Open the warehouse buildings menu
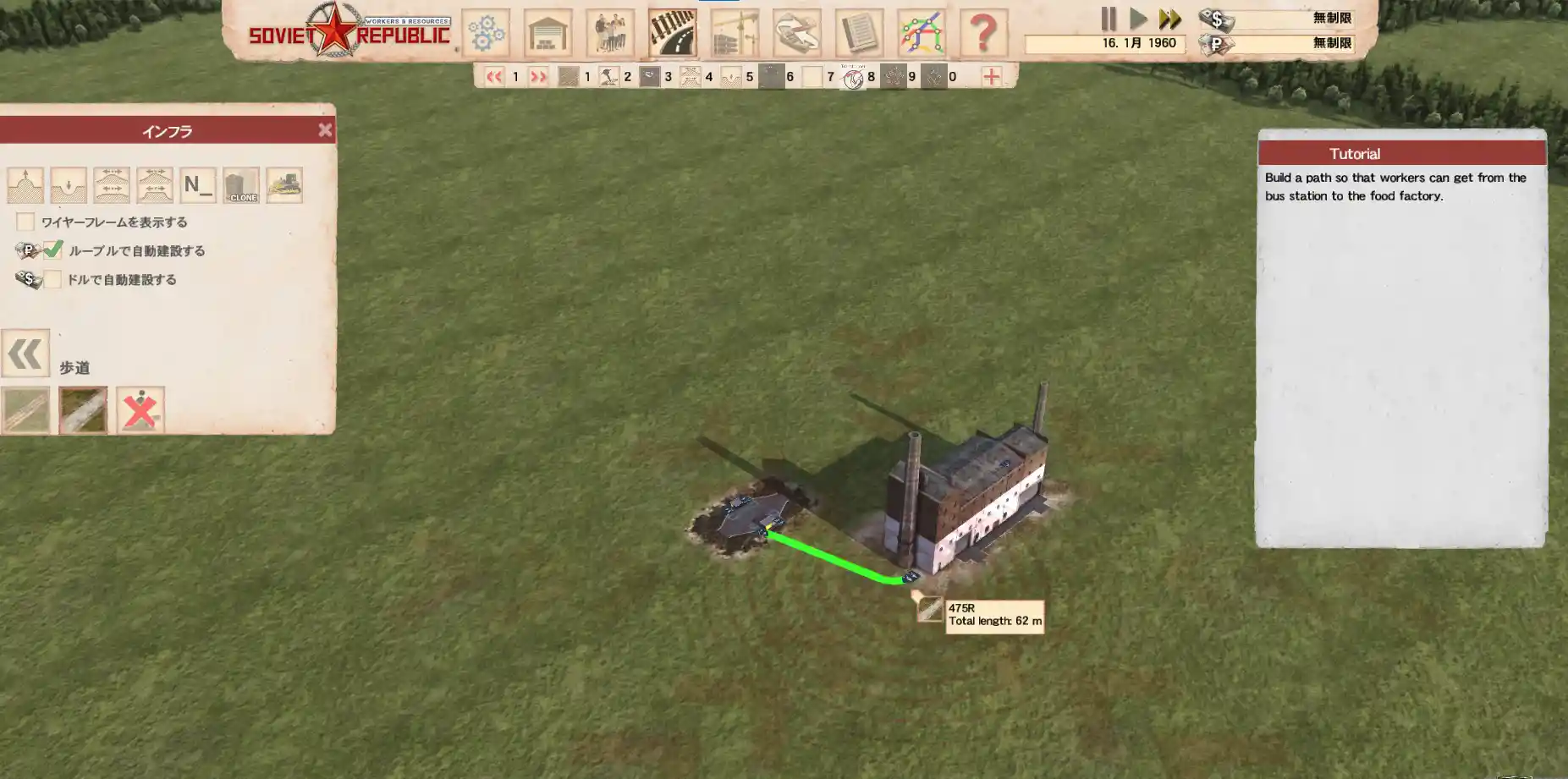 [548, 34]
